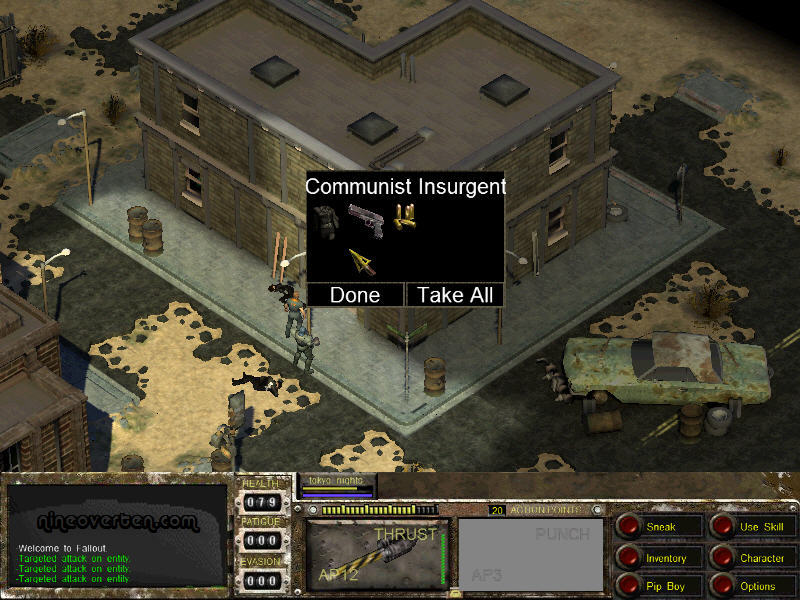Close the loot window with Done
Viewport: 800px width, 600px height.
pyautogui.click(x=355, y=295)
